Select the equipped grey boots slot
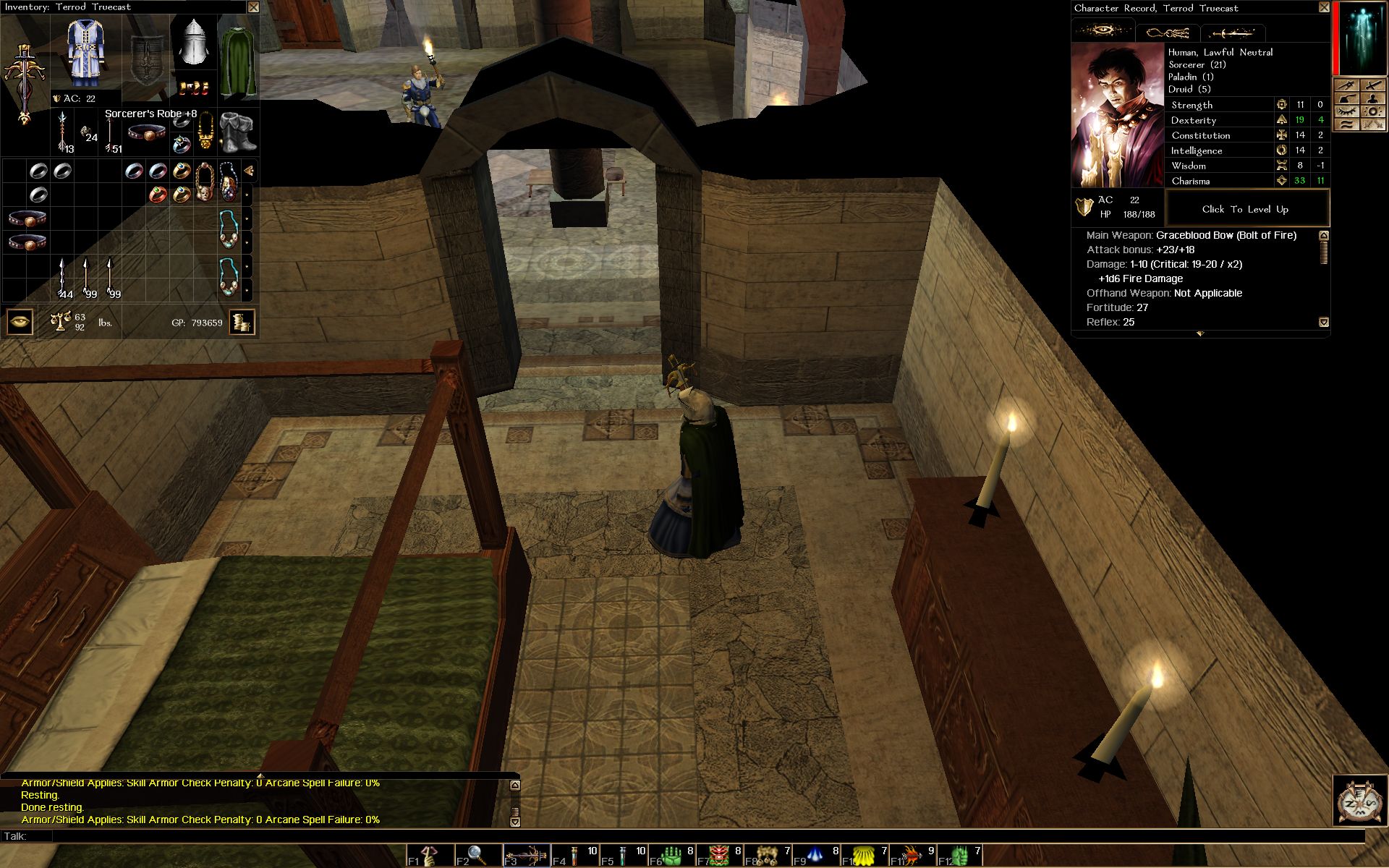 (x=237, y=132)
